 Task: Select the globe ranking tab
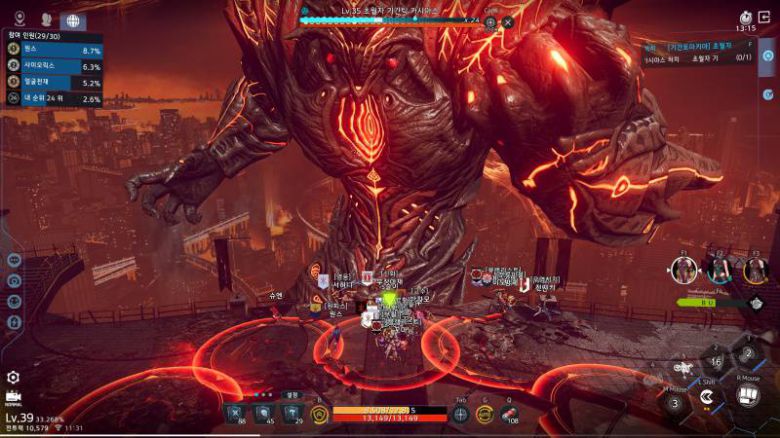tap(73, 20)
